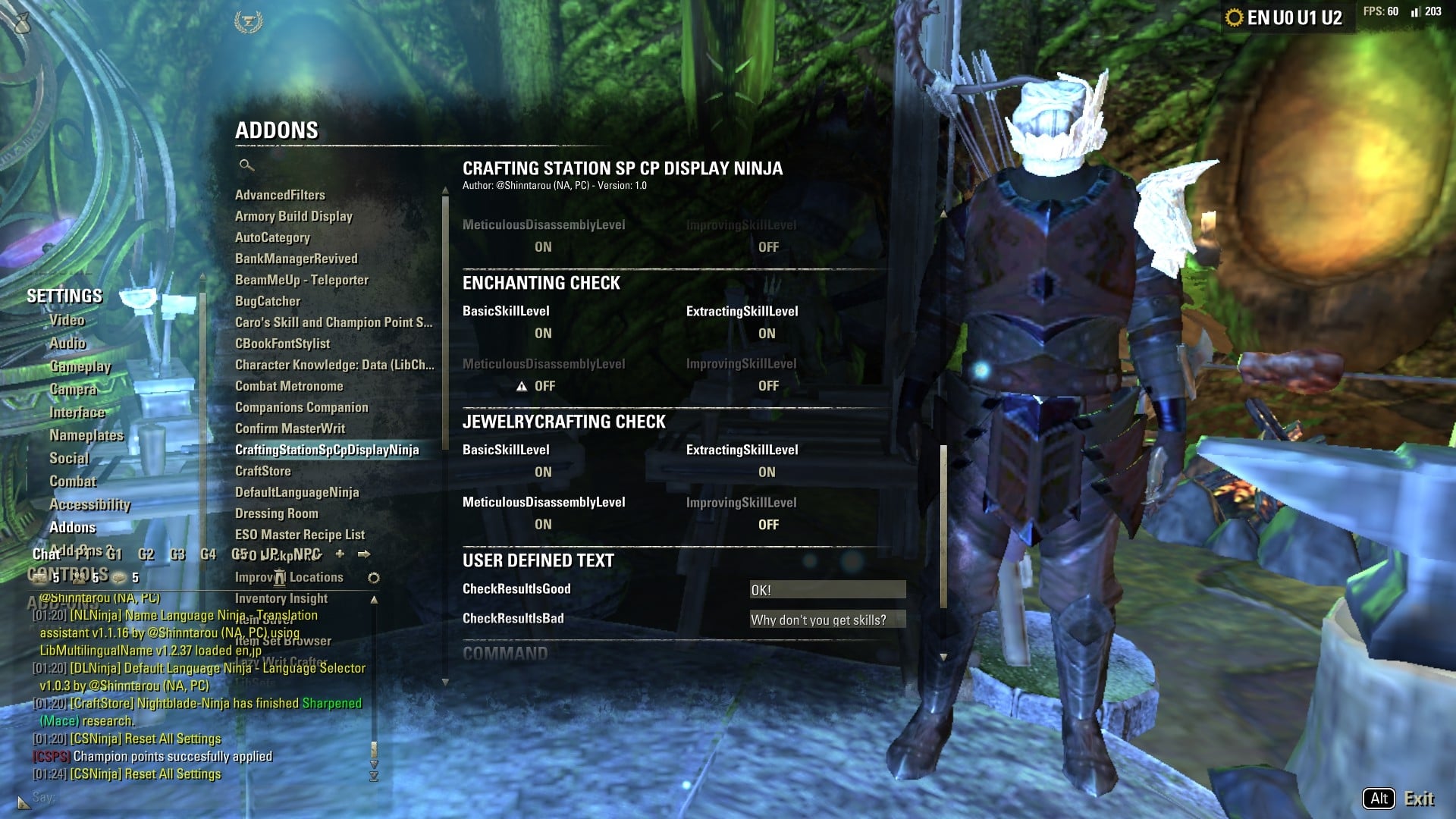Click the trash icon on Improved Locations

coord(279,578)
